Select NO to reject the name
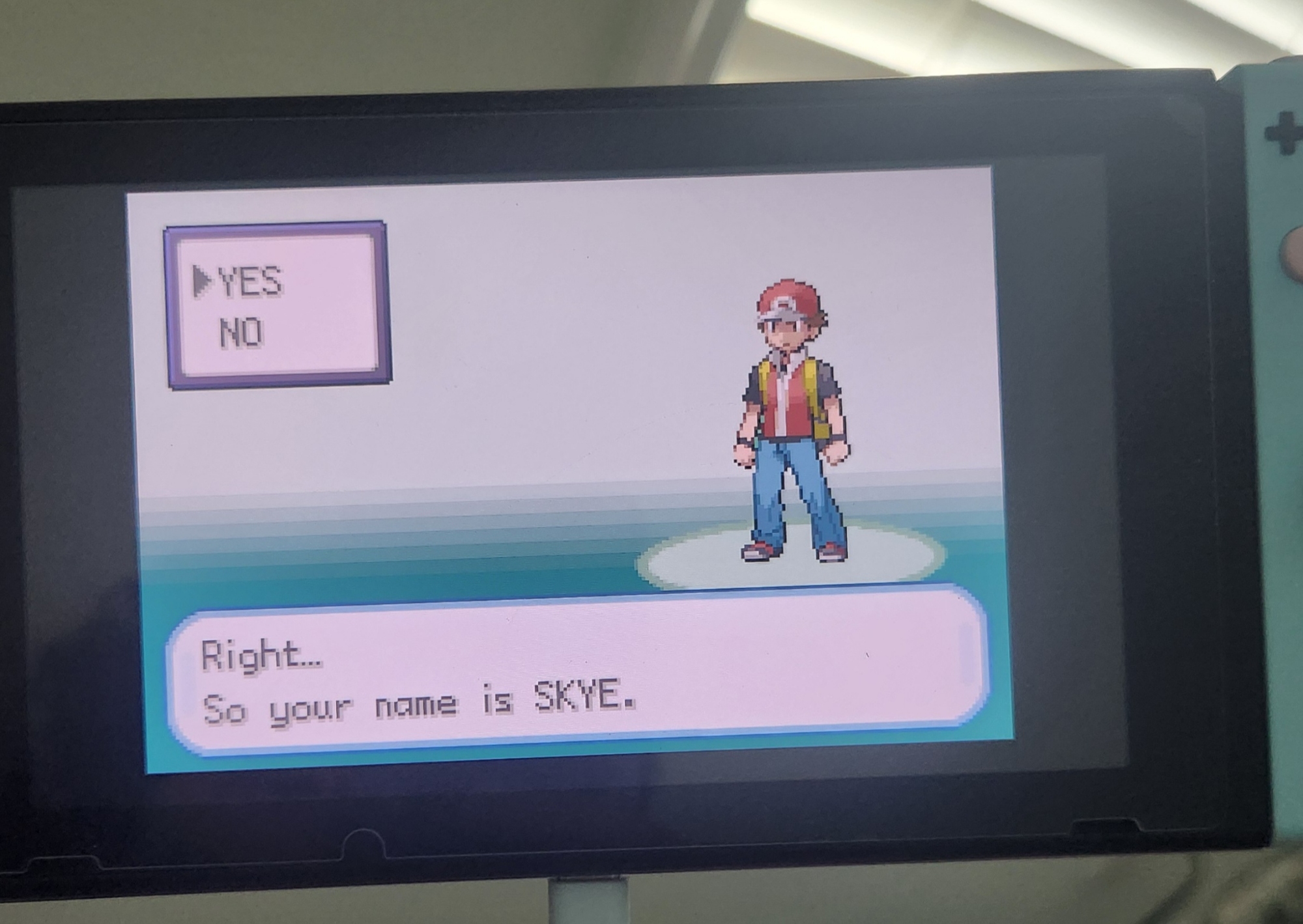This screenshot has height=924, width=1303. pyautogui.click(x=241, y=333)
